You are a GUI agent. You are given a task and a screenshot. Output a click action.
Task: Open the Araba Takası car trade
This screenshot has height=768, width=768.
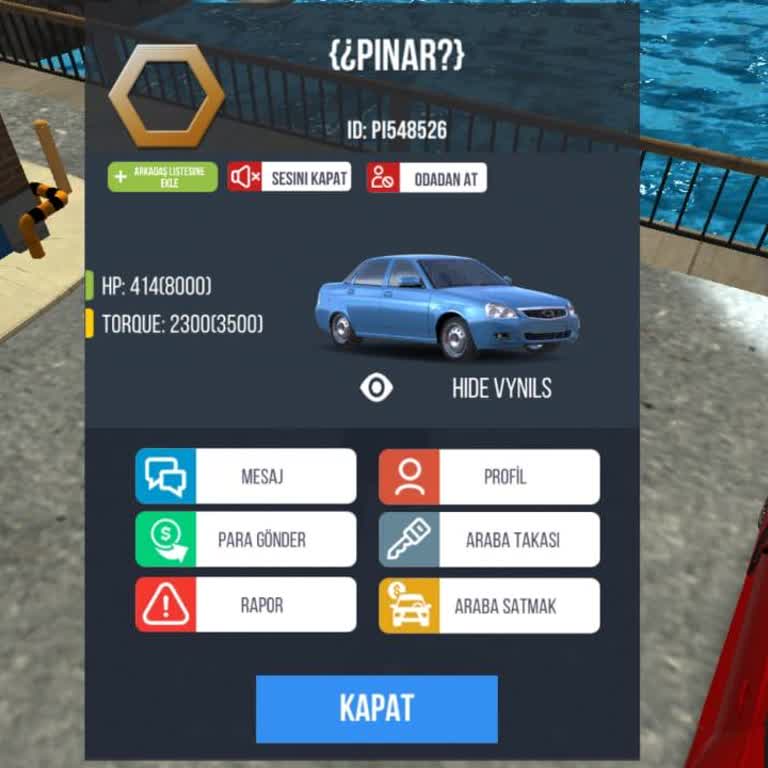coord(489,540)
